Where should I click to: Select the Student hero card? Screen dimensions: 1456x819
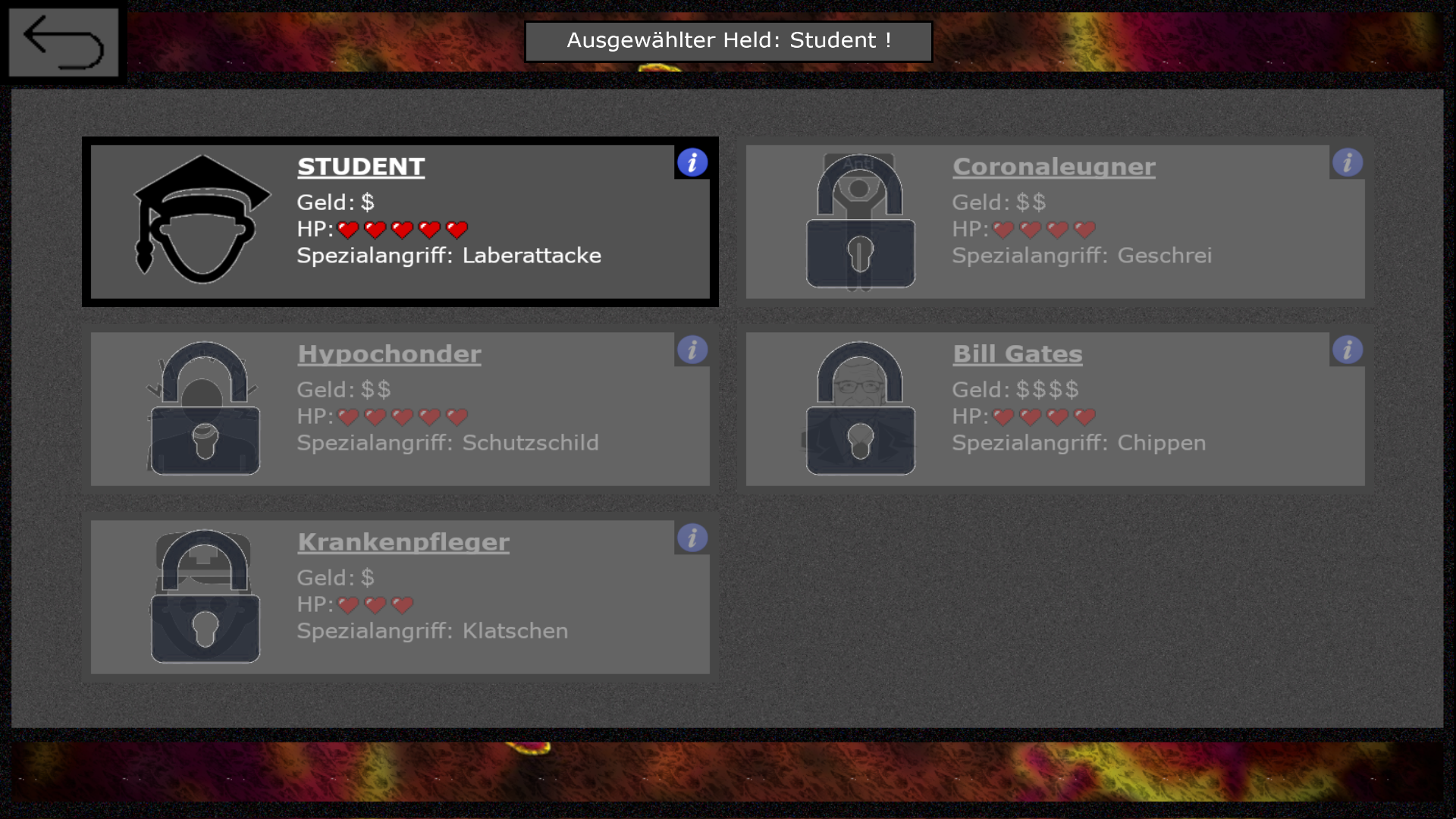point(400,221)
